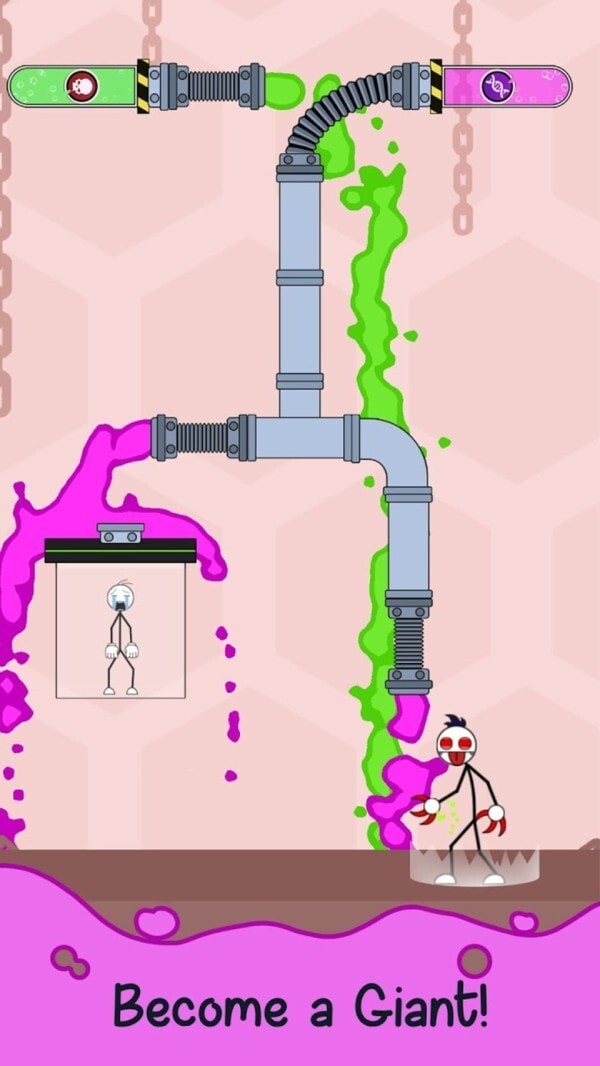Tap the green skull poison vial
Image resolution: width=600 pixels, height=1066 pixels.
(x=75, y=86)
